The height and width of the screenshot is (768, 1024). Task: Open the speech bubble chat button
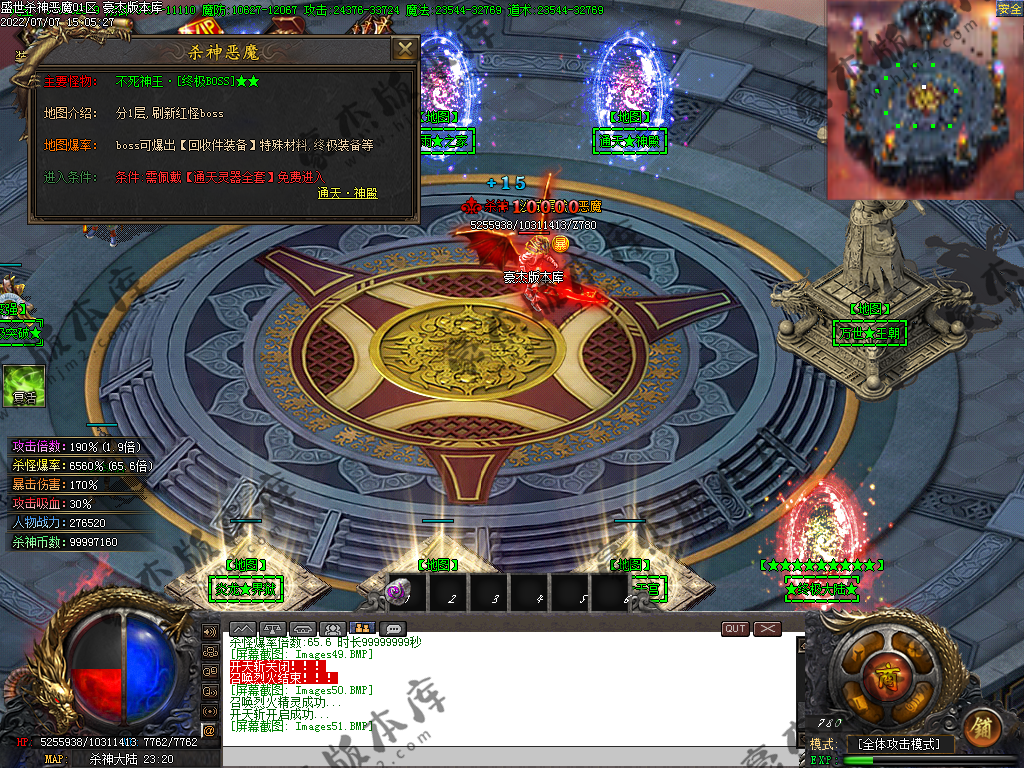tap(393, 629)
